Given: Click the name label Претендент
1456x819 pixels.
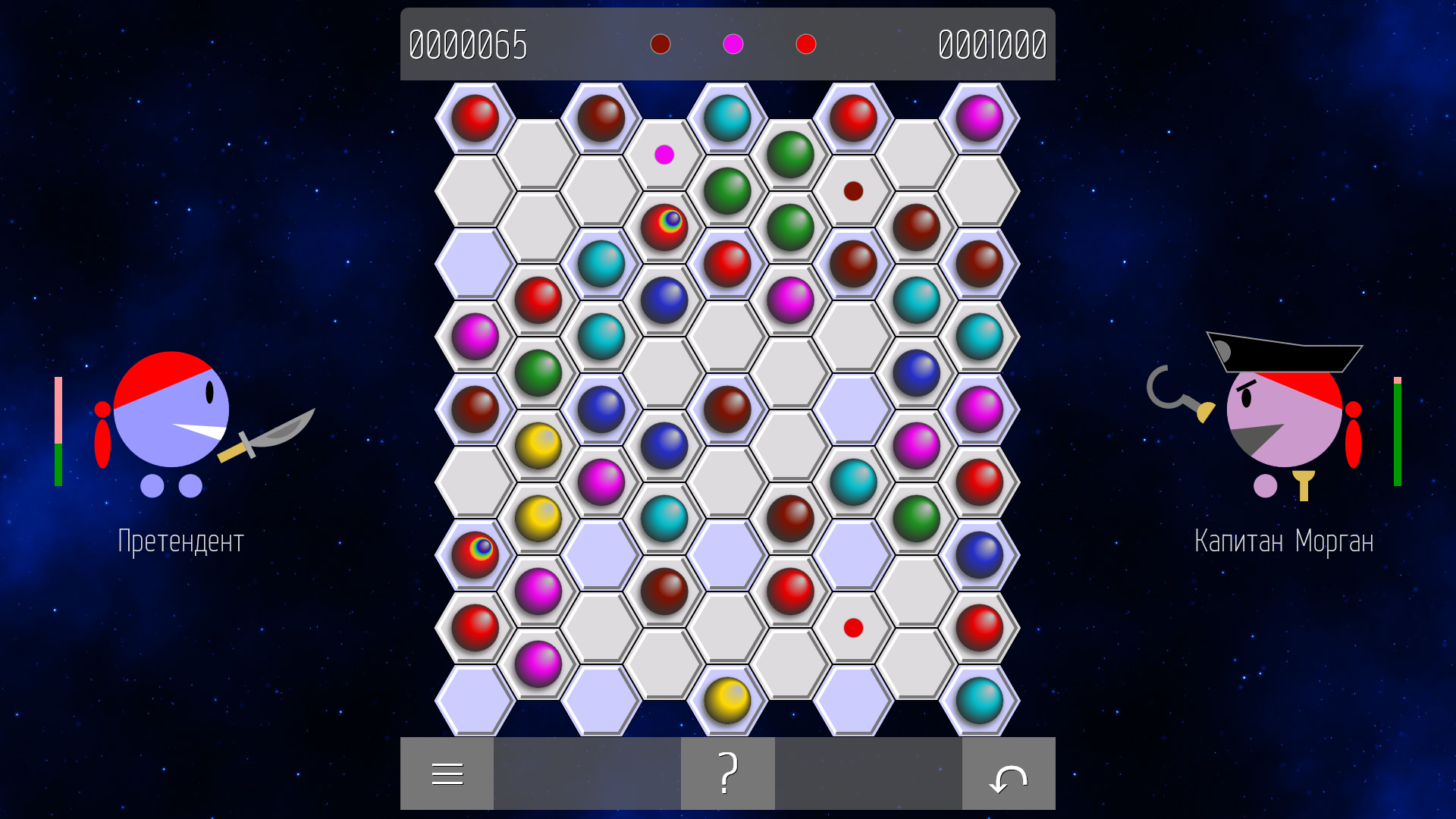Looking at the screenshot, I should [x=181, y=540].
